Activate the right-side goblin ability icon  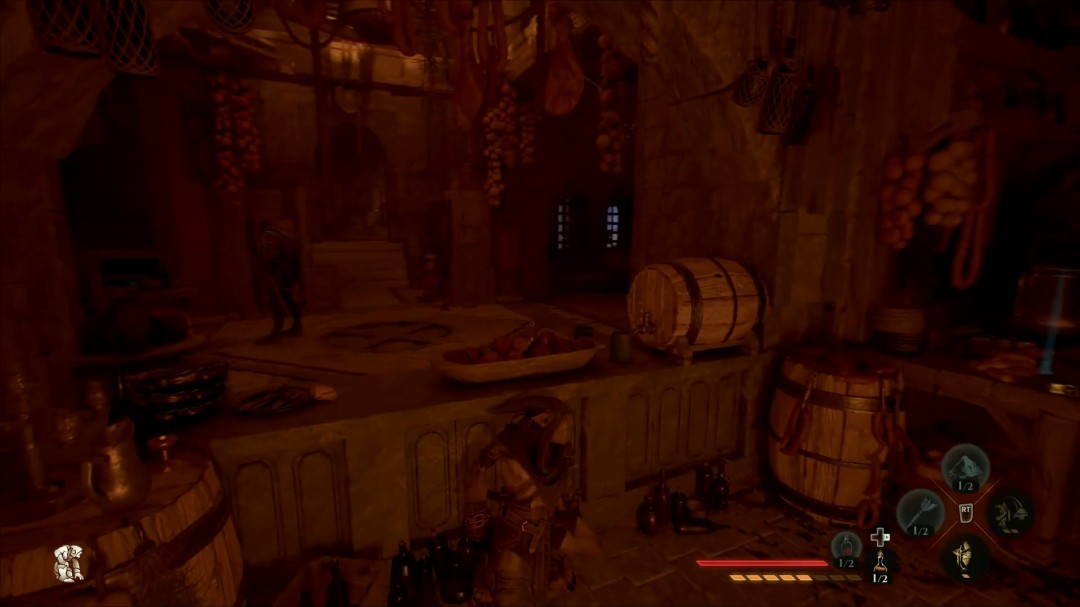[1010, 511]
